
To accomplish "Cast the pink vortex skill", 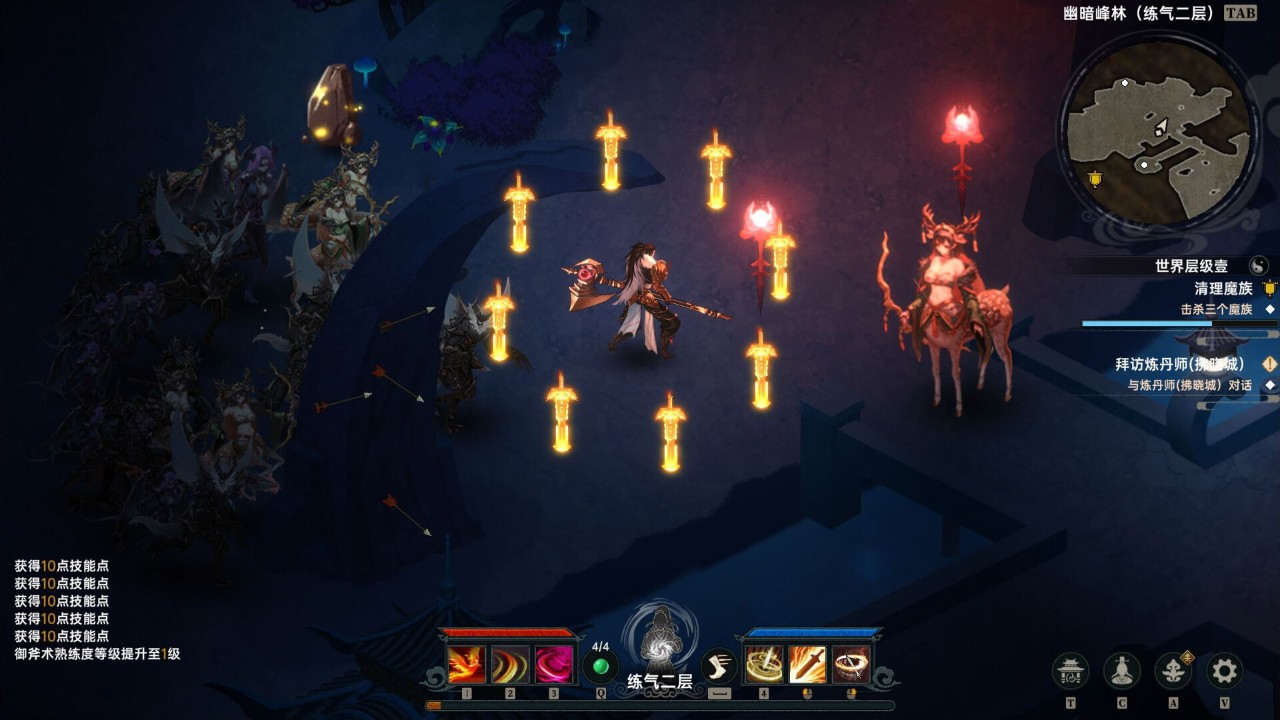I will (x=554, y=665).
